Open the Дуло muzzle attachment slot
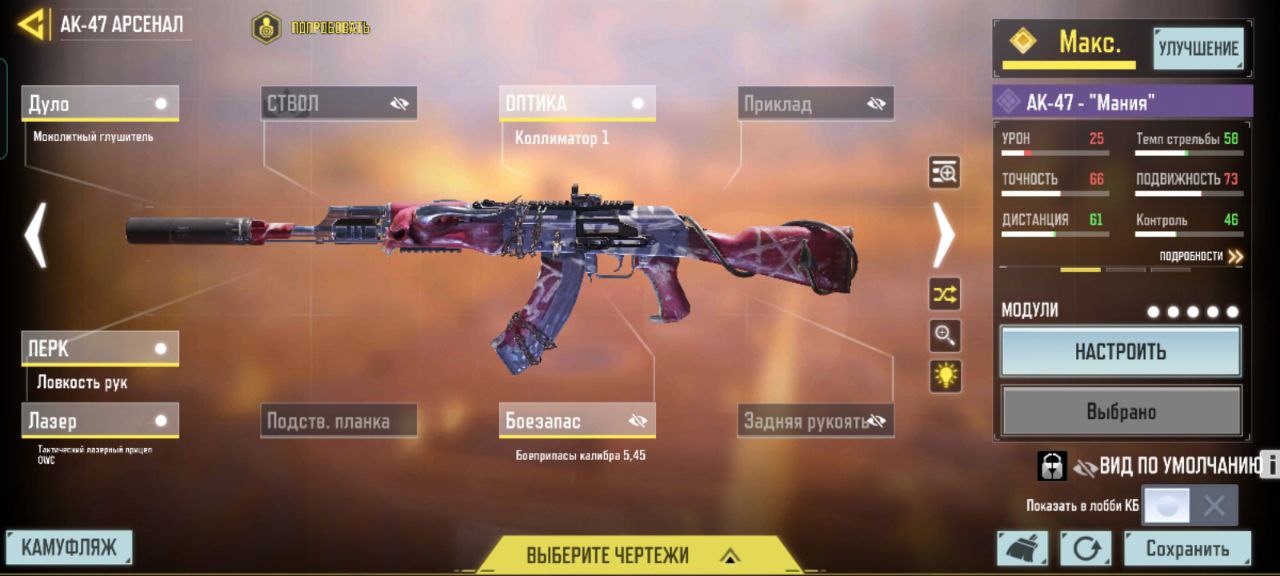The image size is (1280, 576). pos(100,104)
